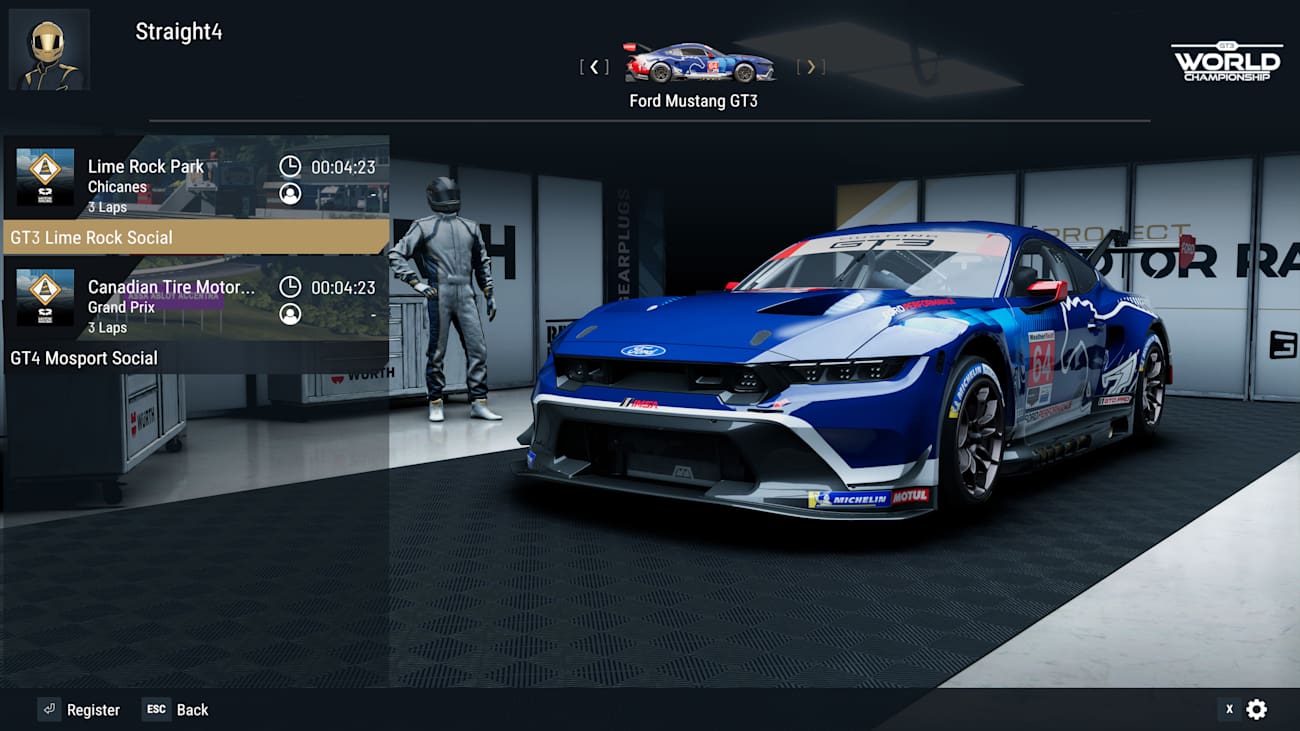The height and width of the screenshot is (731, 1300).
Task: Select the GT3 Lime Rock Social event
Action: pyautogui.click(x=196, y=195)
